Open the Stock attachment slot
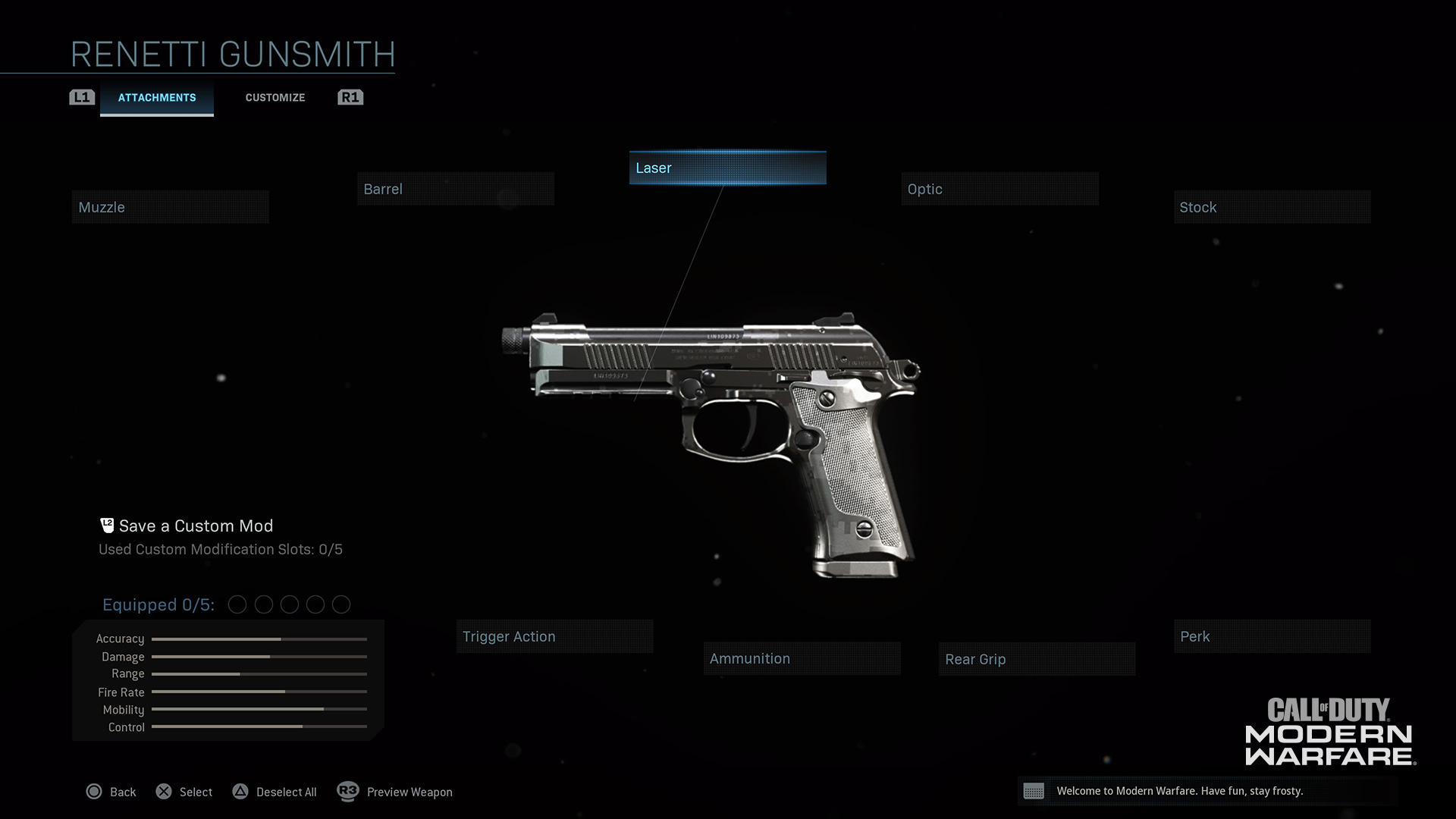This screenshot has height=819, width=1456. 1272,207
